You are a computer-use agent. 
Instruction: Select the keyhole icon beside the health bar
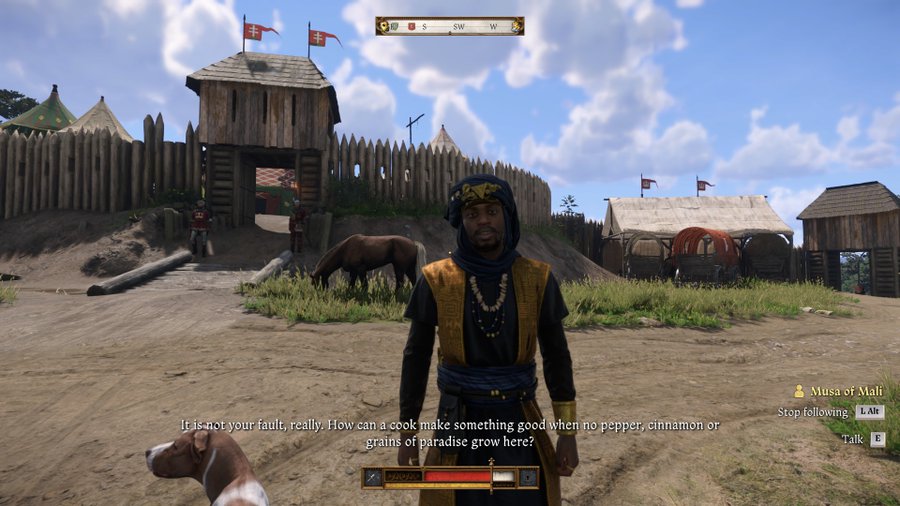[527, 477]
